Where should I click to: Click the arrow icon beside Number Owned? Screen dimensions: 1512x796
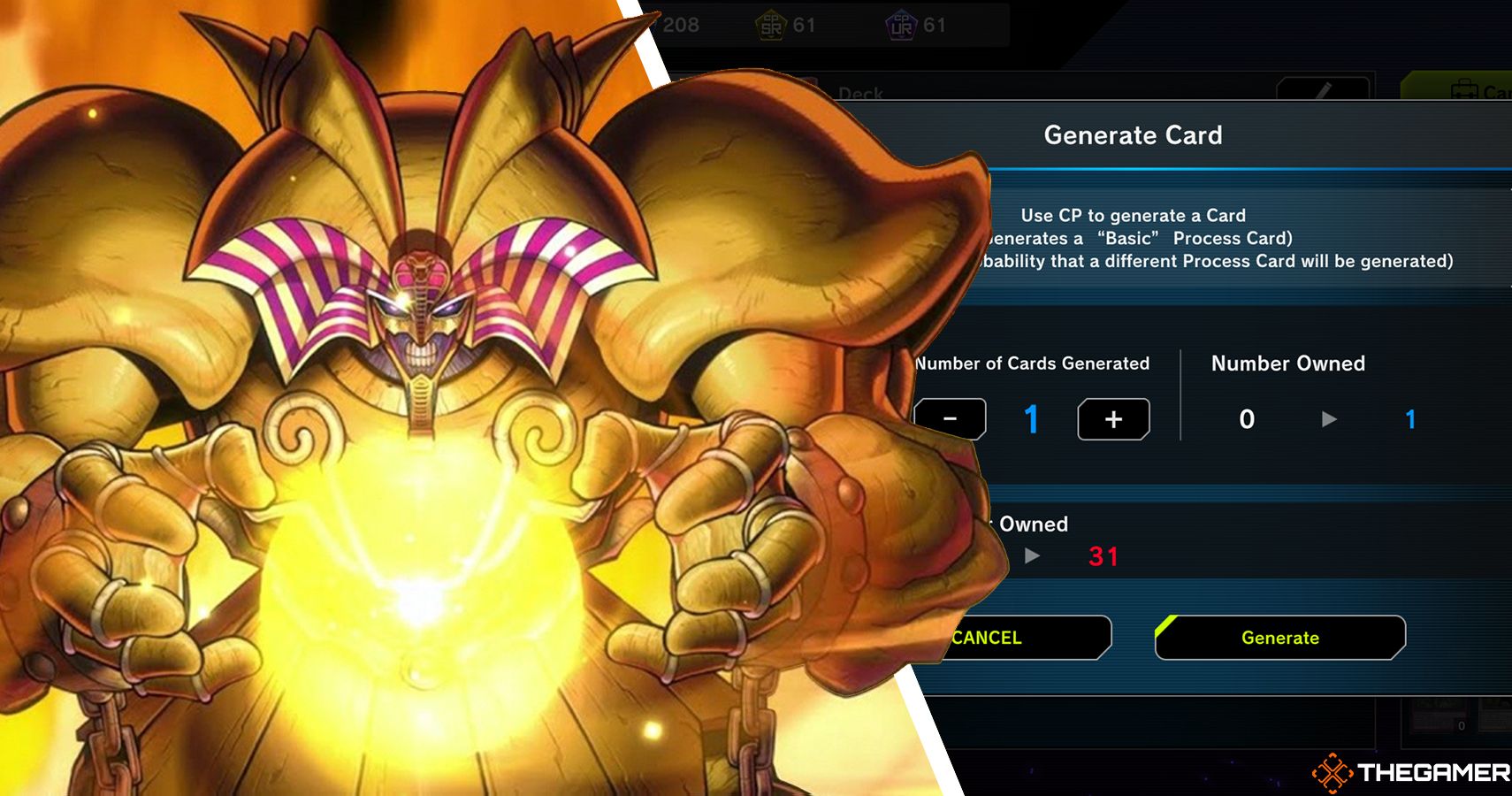point(1329,420)
